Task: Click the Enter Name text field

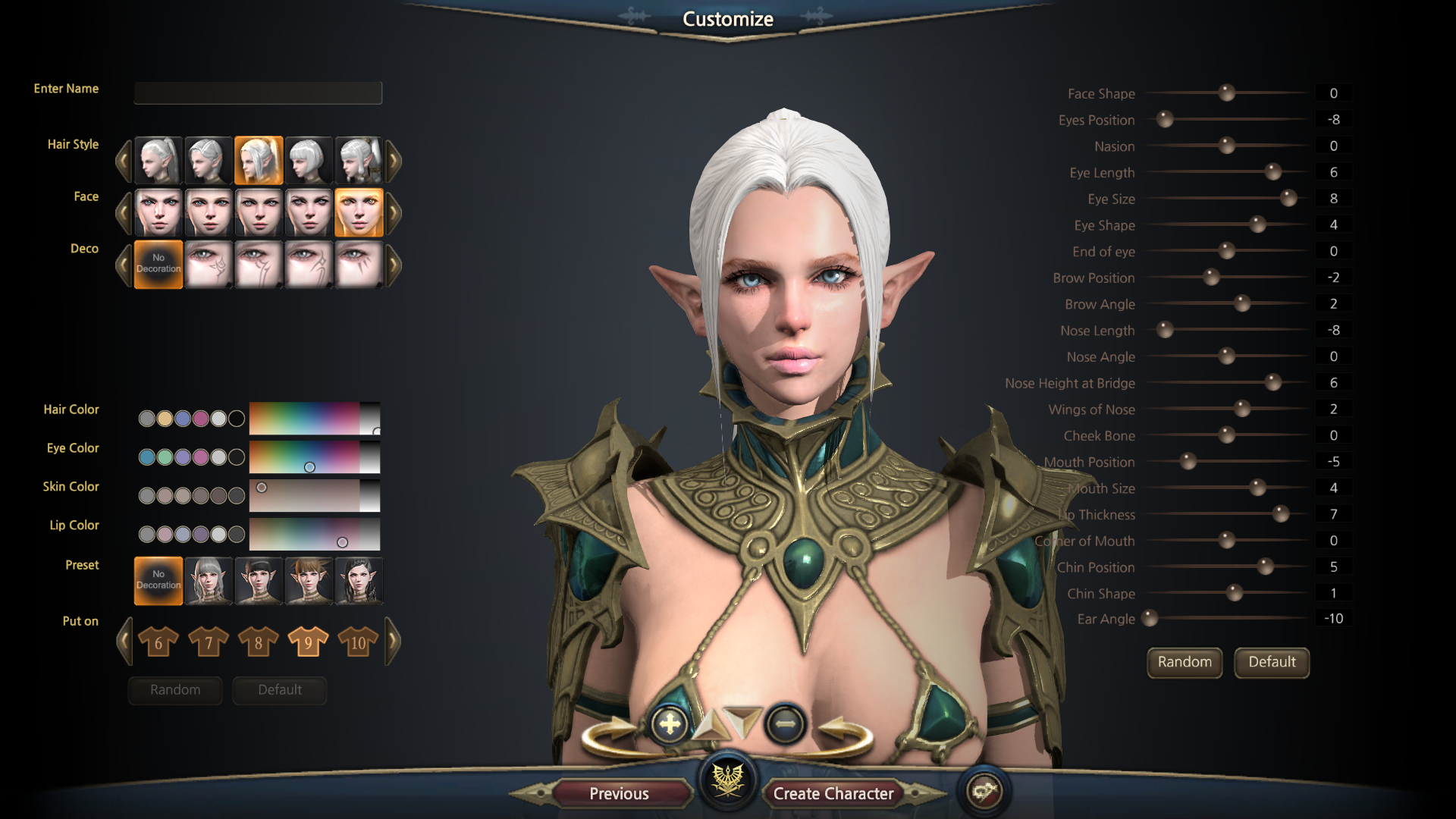Action: 258,93
